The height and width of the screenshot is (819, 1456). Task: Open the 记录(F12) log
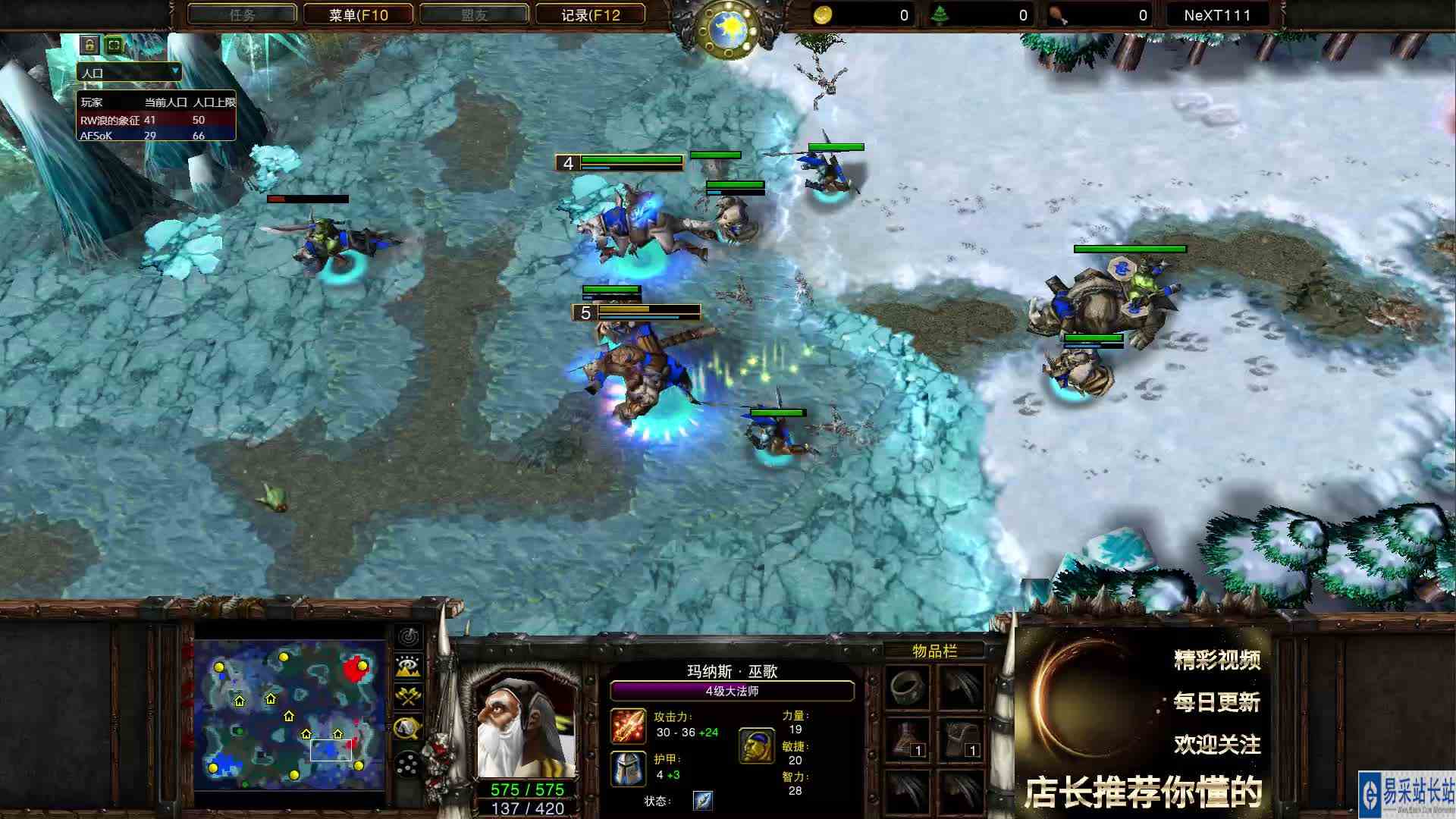coord(589,14)
